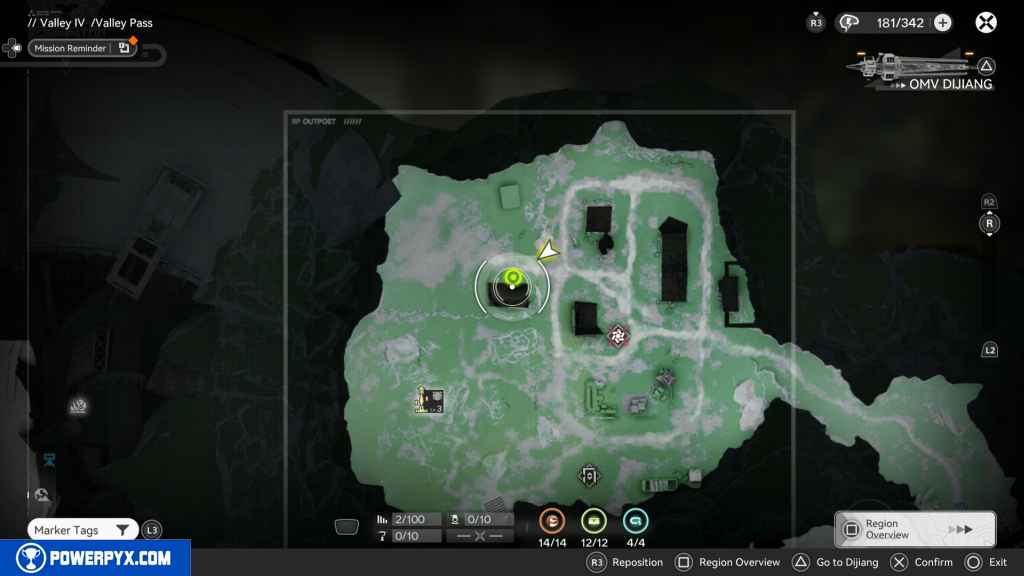
Task: Click the red-white pinwheel map marker
Action: pos(618,336)
